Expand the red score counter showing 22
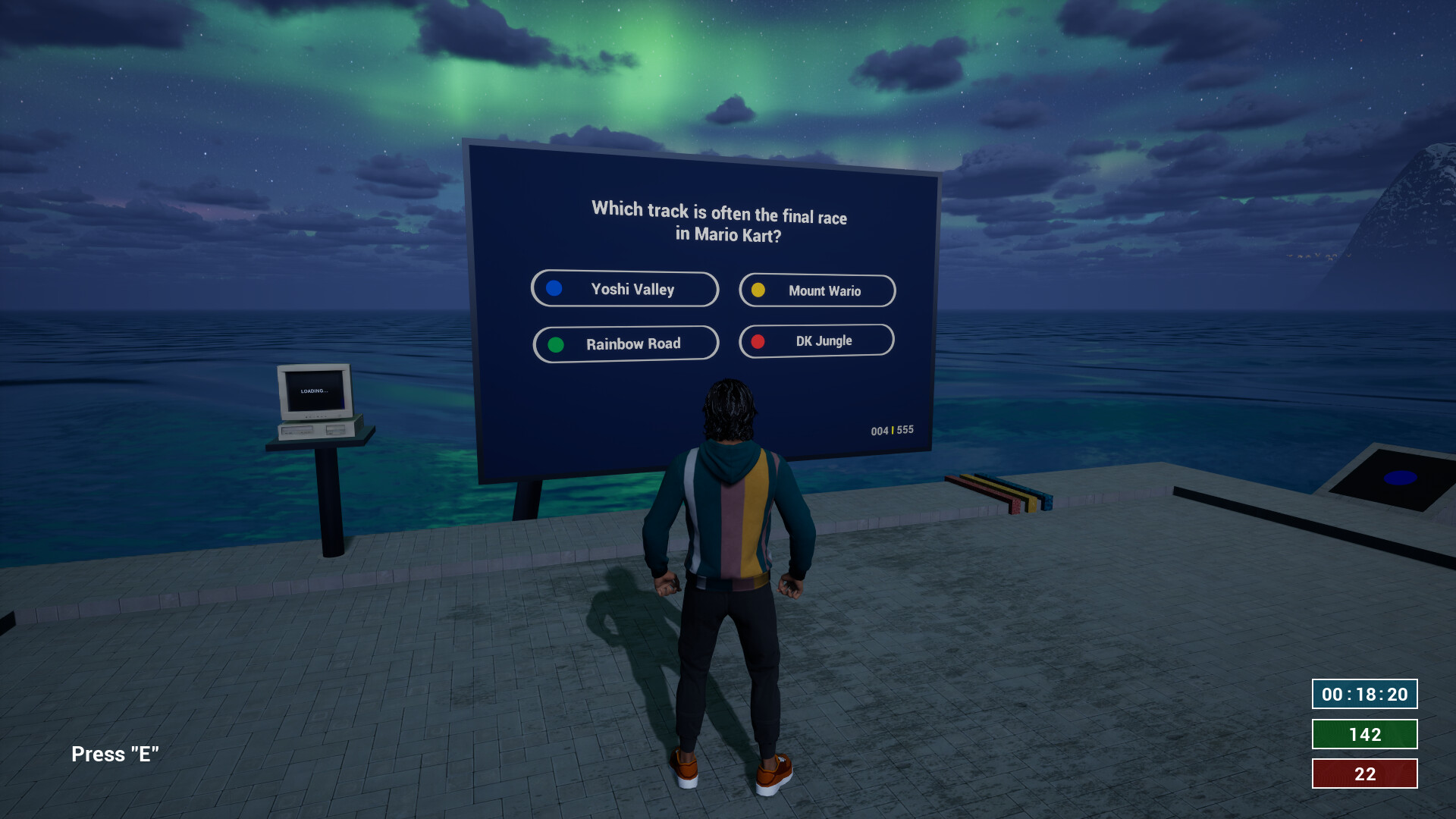This screenshot has width=1456, height=819. coord(1363,774)
